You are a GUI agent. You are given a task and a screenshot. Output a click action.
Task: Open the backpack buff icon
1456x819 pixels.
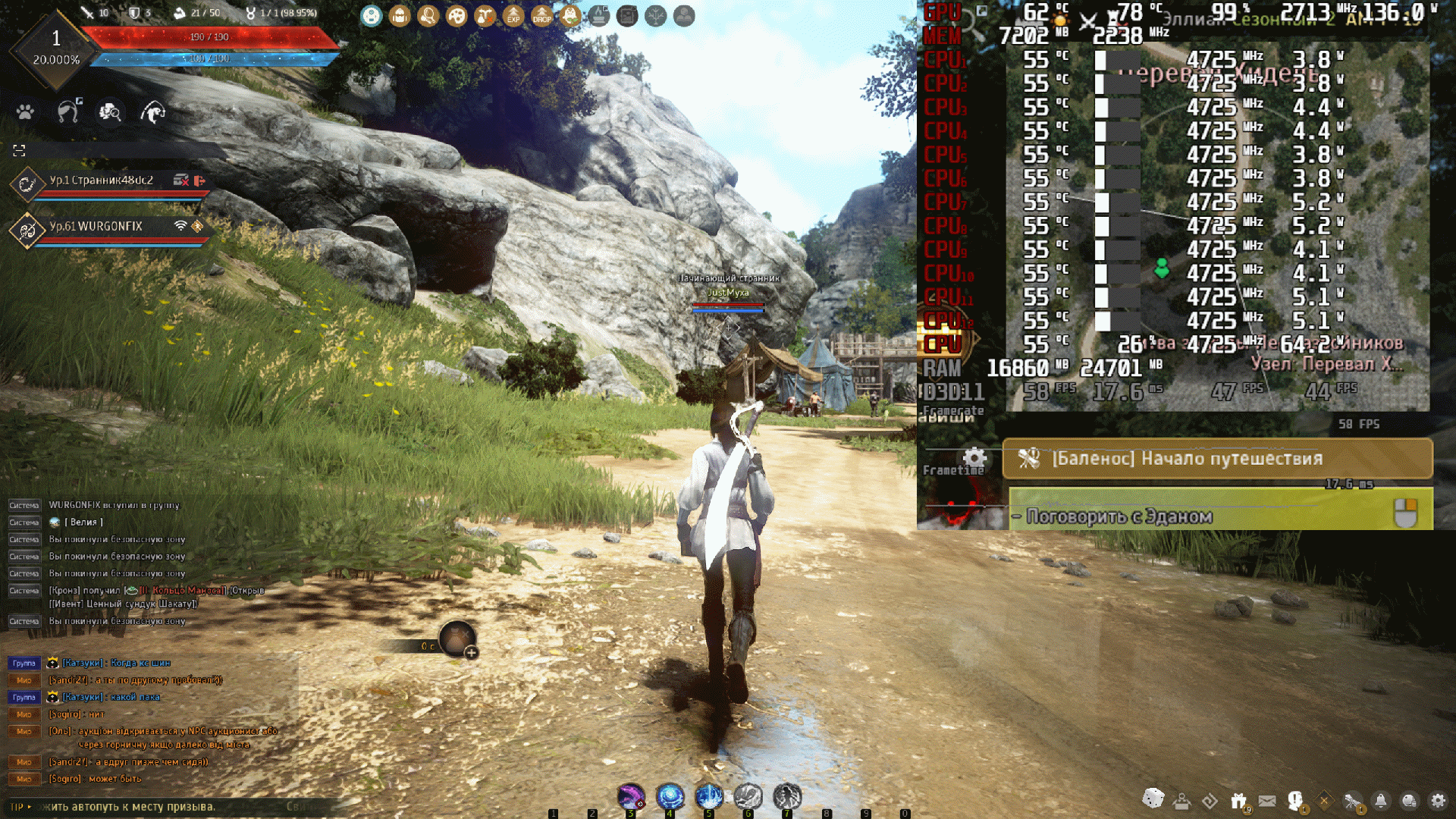tap(400, 16)
